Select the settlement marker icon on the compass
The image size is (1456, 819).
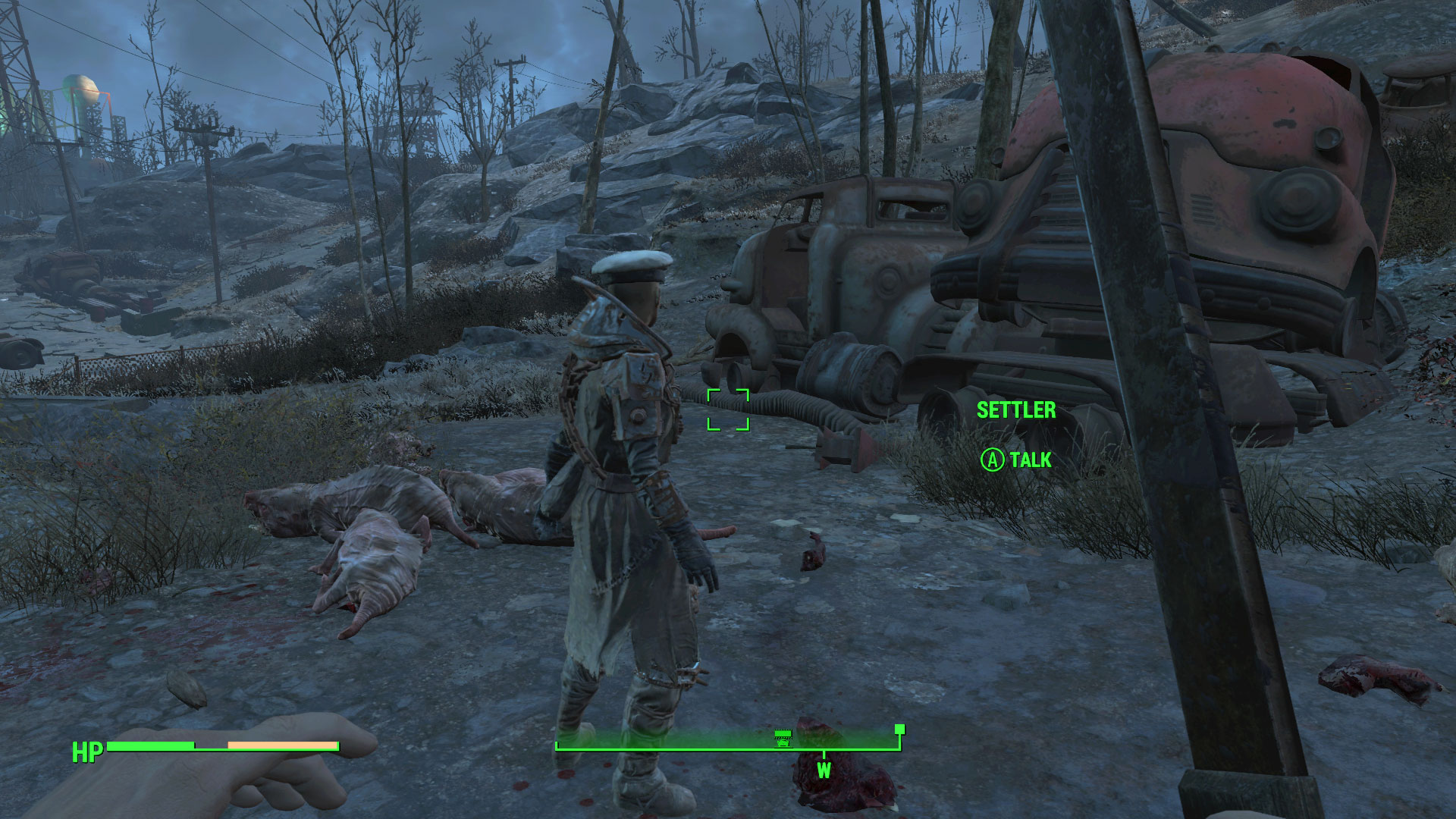click(x=783, y=737)
